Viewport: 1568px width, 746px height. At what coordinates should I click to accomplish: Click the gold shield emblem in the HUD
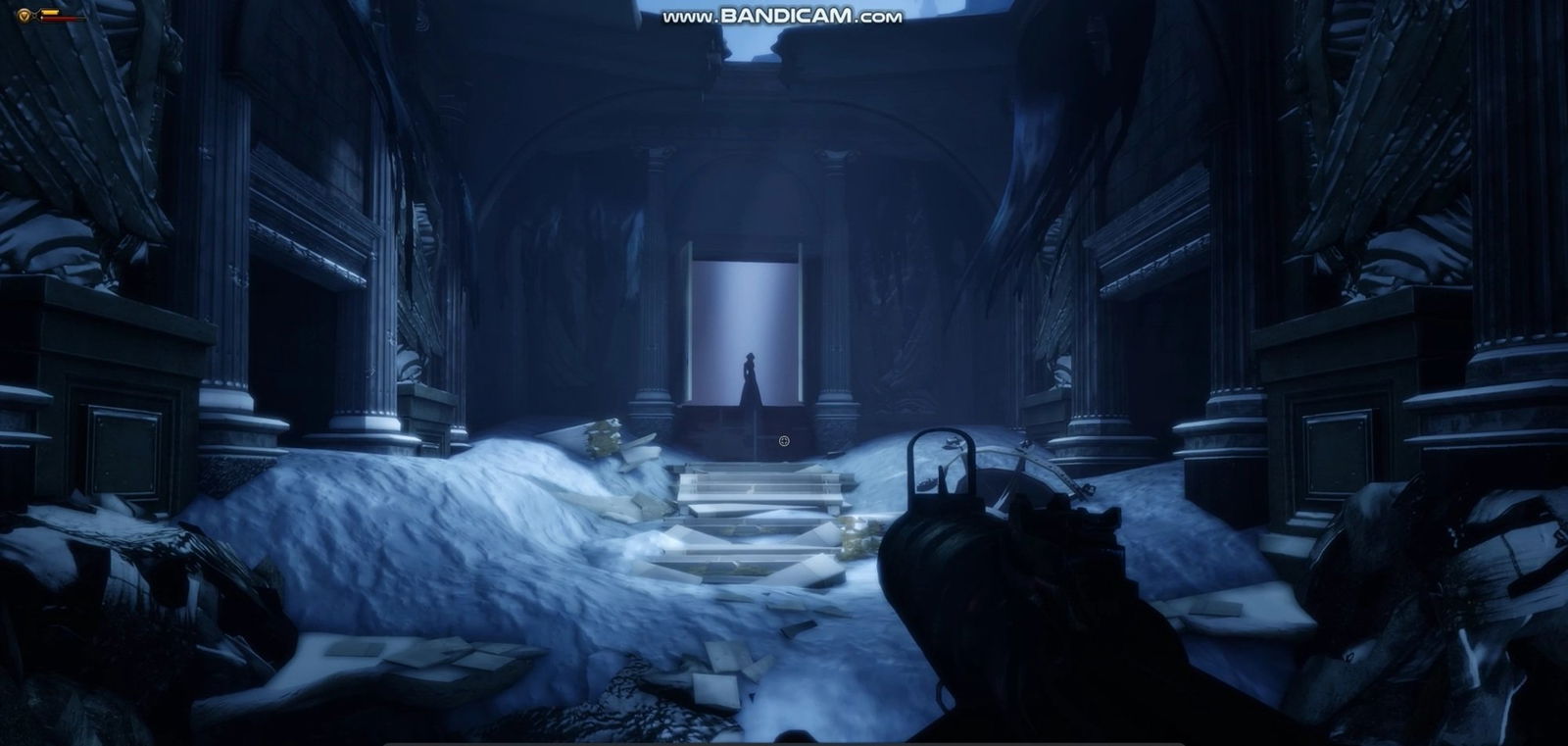[23, 14]
